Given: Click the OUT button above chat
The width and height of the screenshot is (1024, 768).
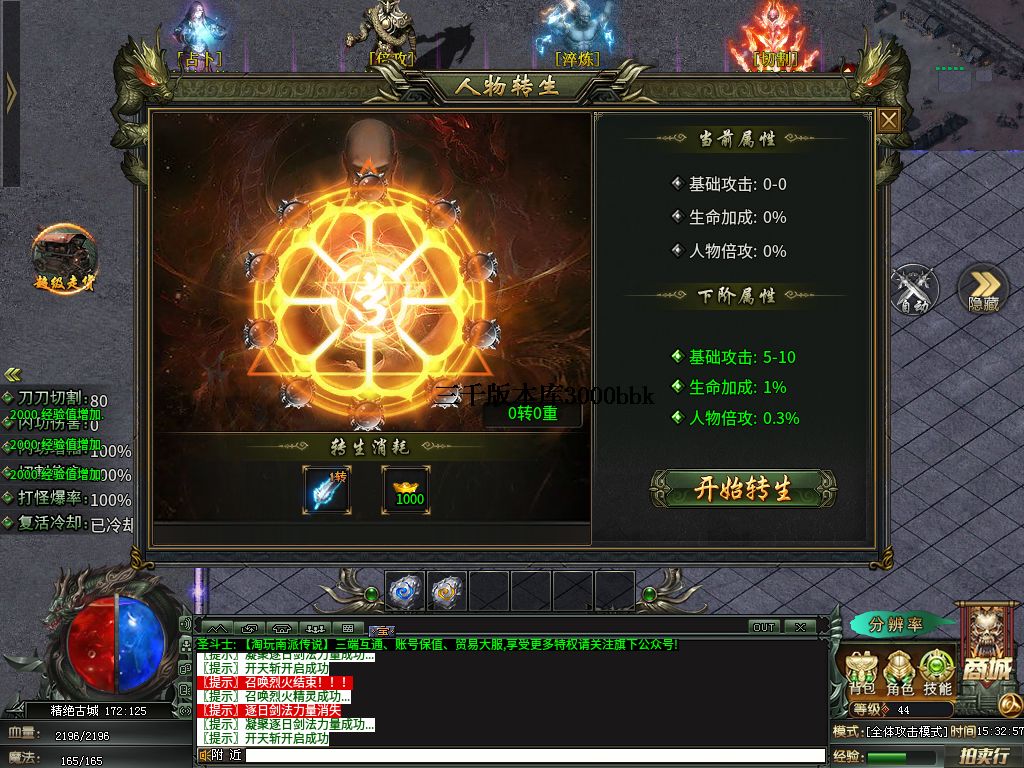Looking at the screenshot, I should pyautogui.click(x=764, y=627).
